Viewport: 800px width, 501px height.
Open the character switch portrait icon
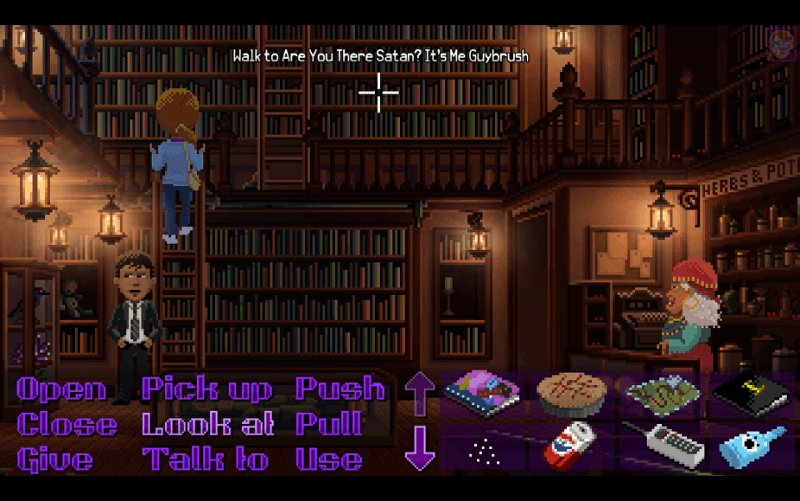point(781,43)
